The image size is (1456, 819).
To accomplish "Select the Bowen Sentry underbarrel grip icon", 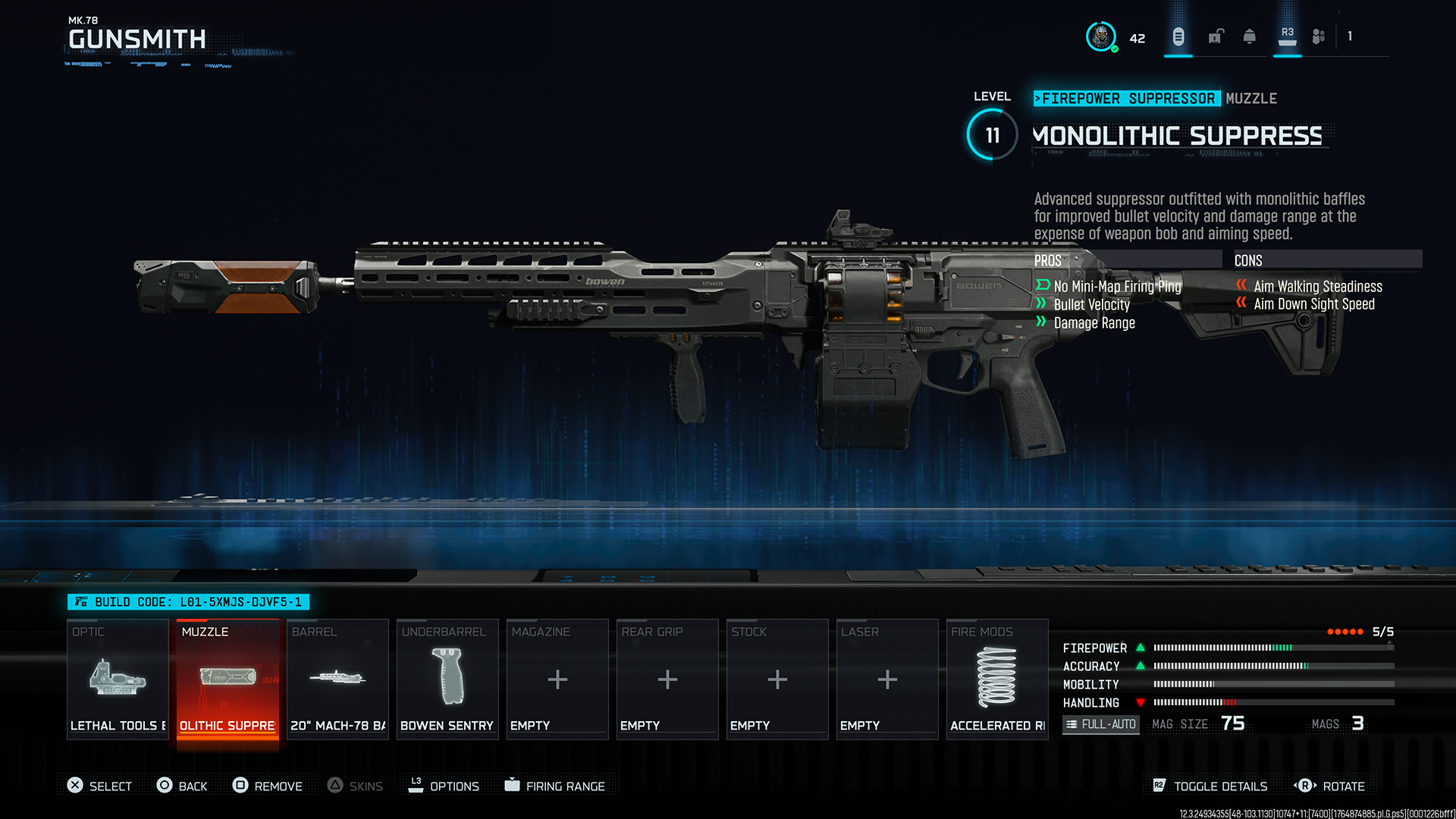I will pyautogui.click(x=447, y=677).
